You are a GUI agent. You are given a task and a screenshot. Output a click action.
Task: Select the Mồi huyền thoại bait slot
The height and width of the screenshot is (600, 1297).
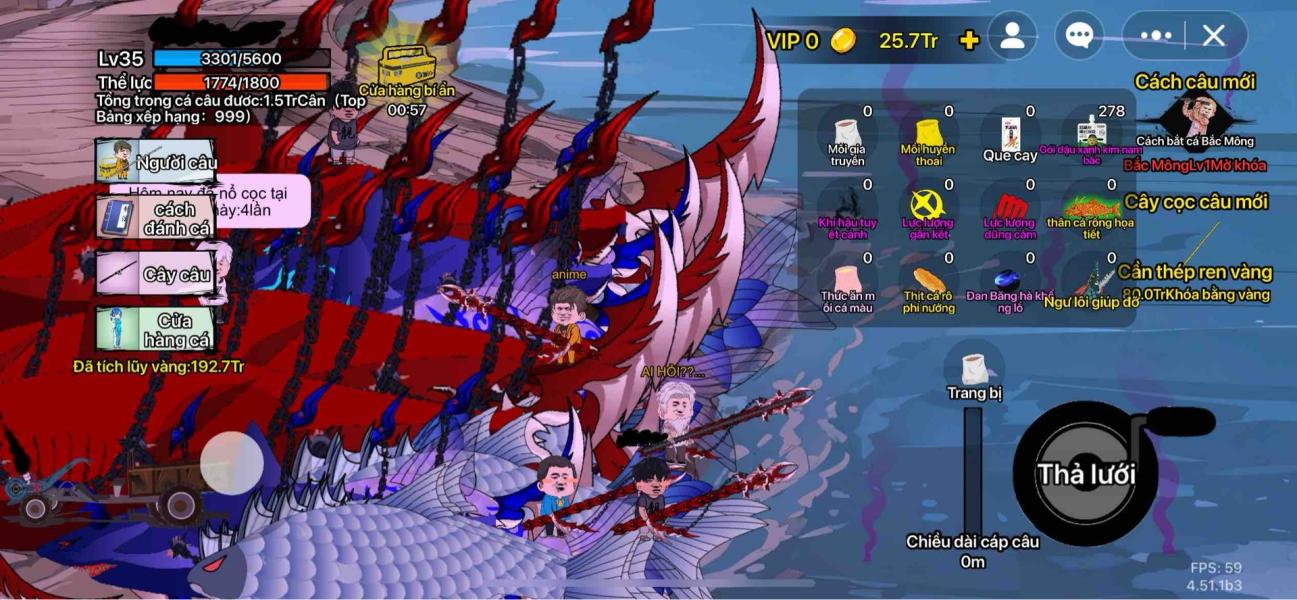pyautogui.click(x=928, y=137)
